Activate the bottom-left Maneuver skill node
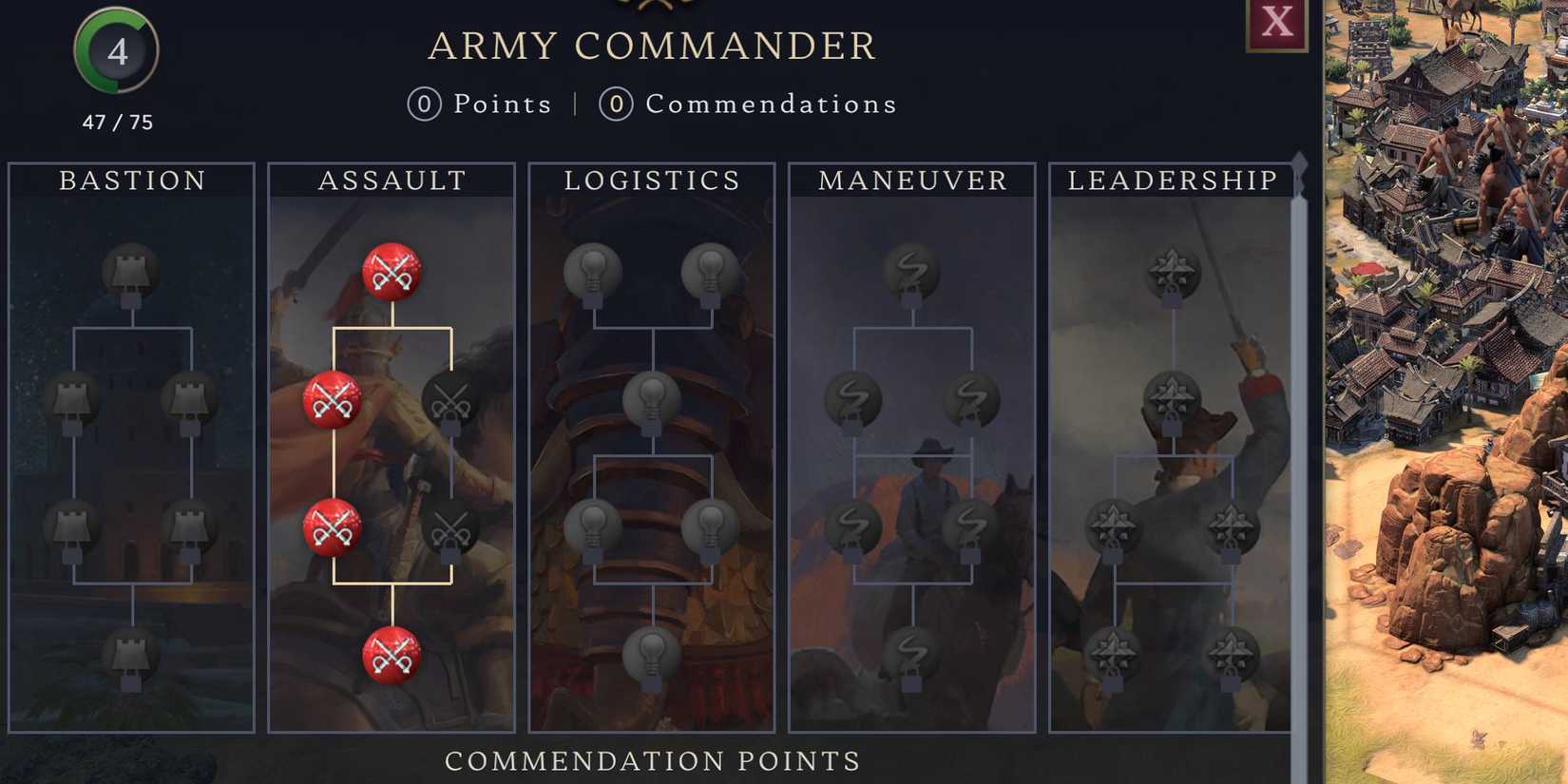Viewport: 1568px width, 784px height. pos(855,523)
